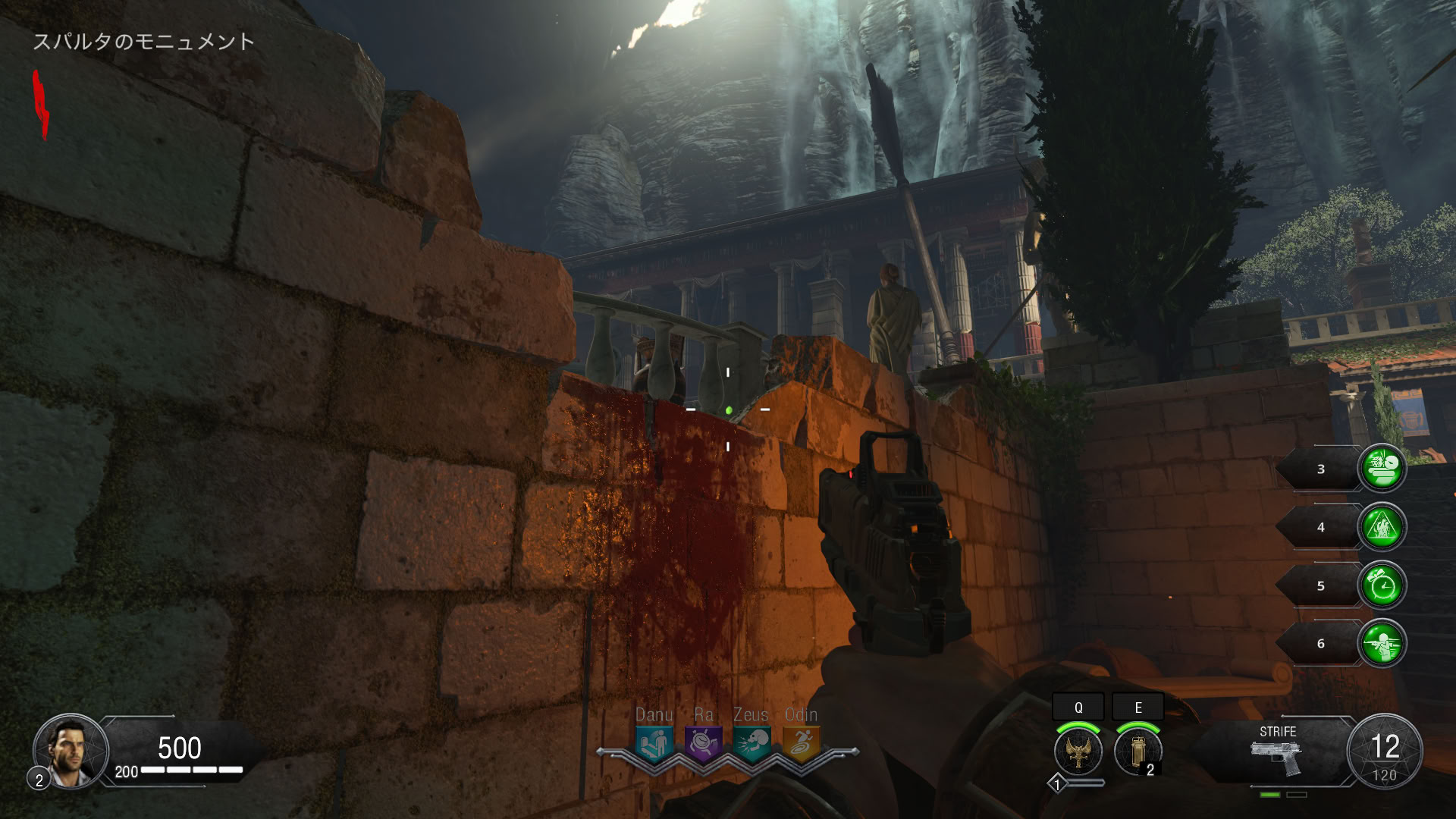This screenshot has width=1456, height=819.
Task: Select the Strife pistol weapon icon
Action: tap(1276, 757)
